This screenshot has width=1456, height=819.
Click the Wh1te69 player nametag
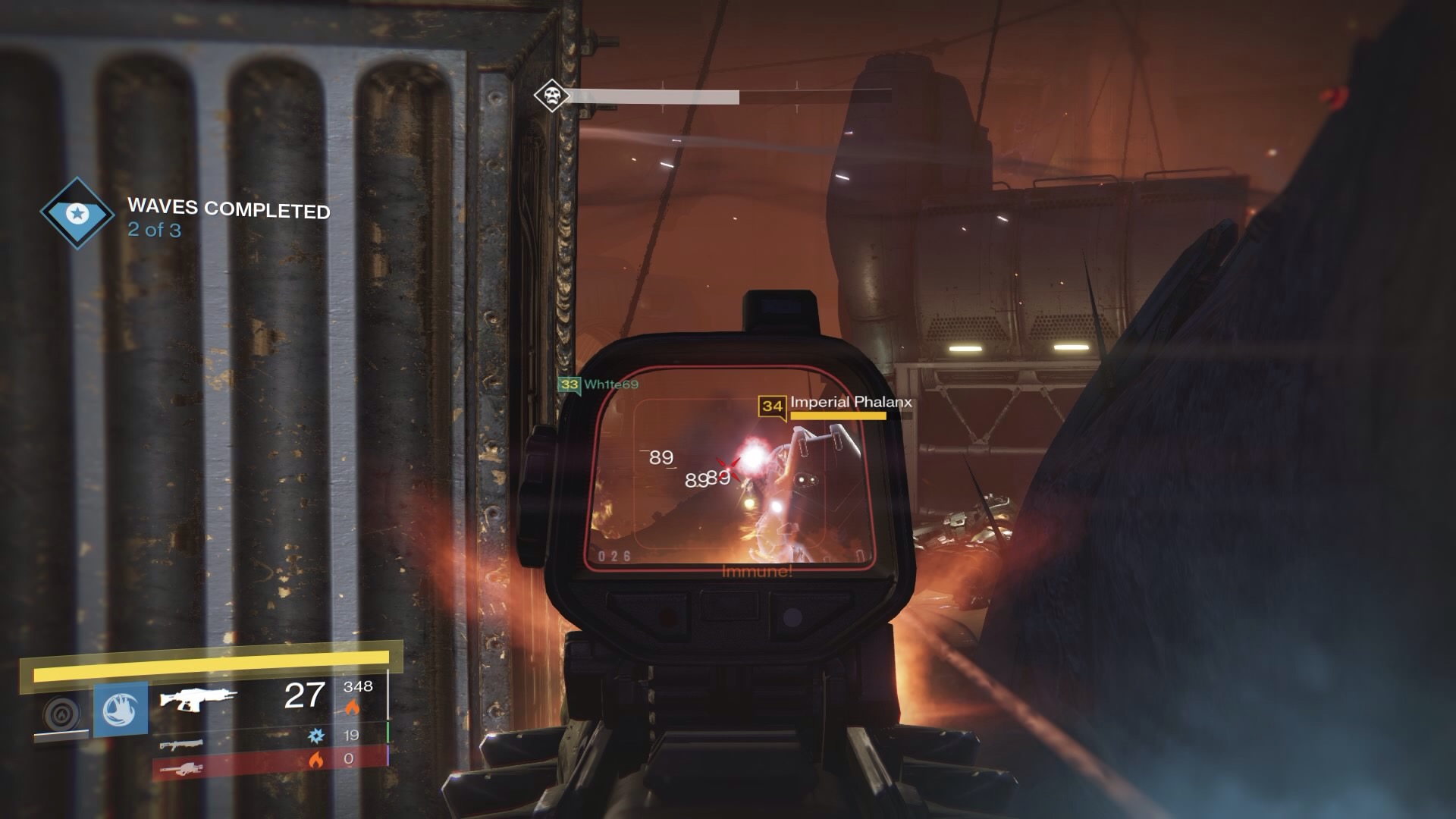(599, 384)
